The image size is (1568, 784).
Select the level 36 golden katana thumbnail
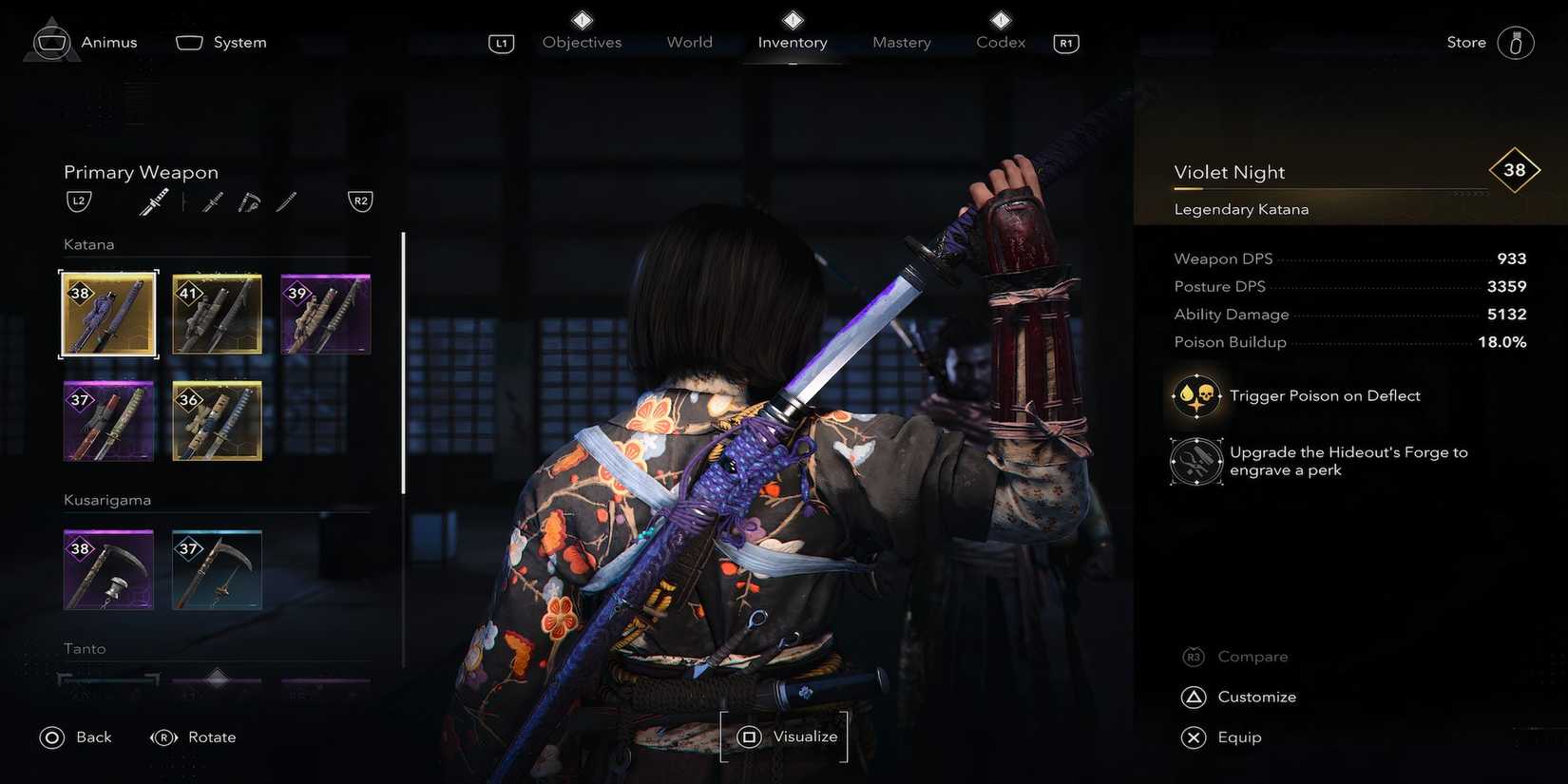click(217, 420)
